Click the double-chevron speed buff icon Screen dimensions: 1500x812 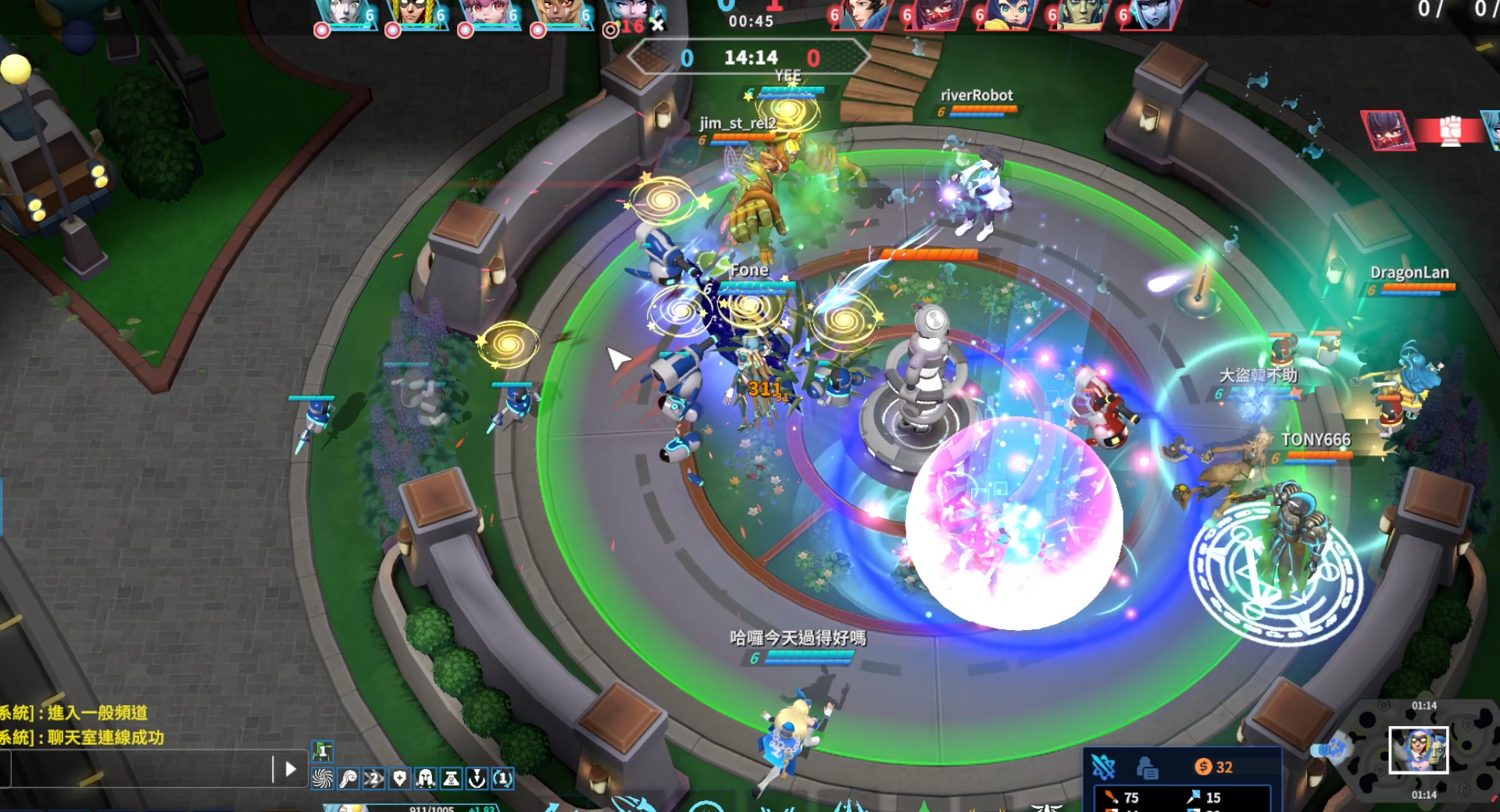(x=373, y=778)
